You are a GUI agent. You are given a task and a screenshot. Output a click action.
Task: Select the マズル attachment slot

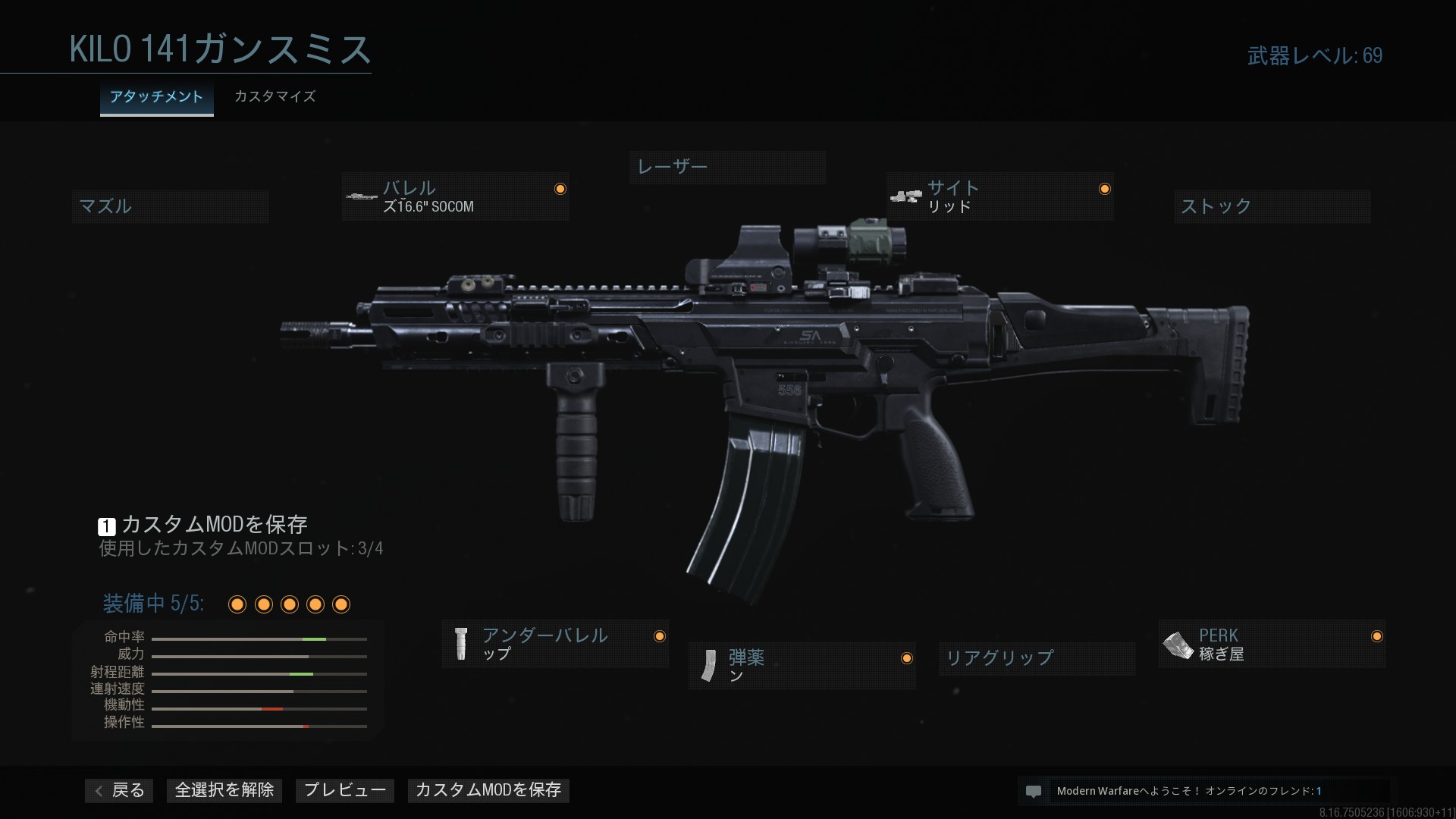point(170,206)
